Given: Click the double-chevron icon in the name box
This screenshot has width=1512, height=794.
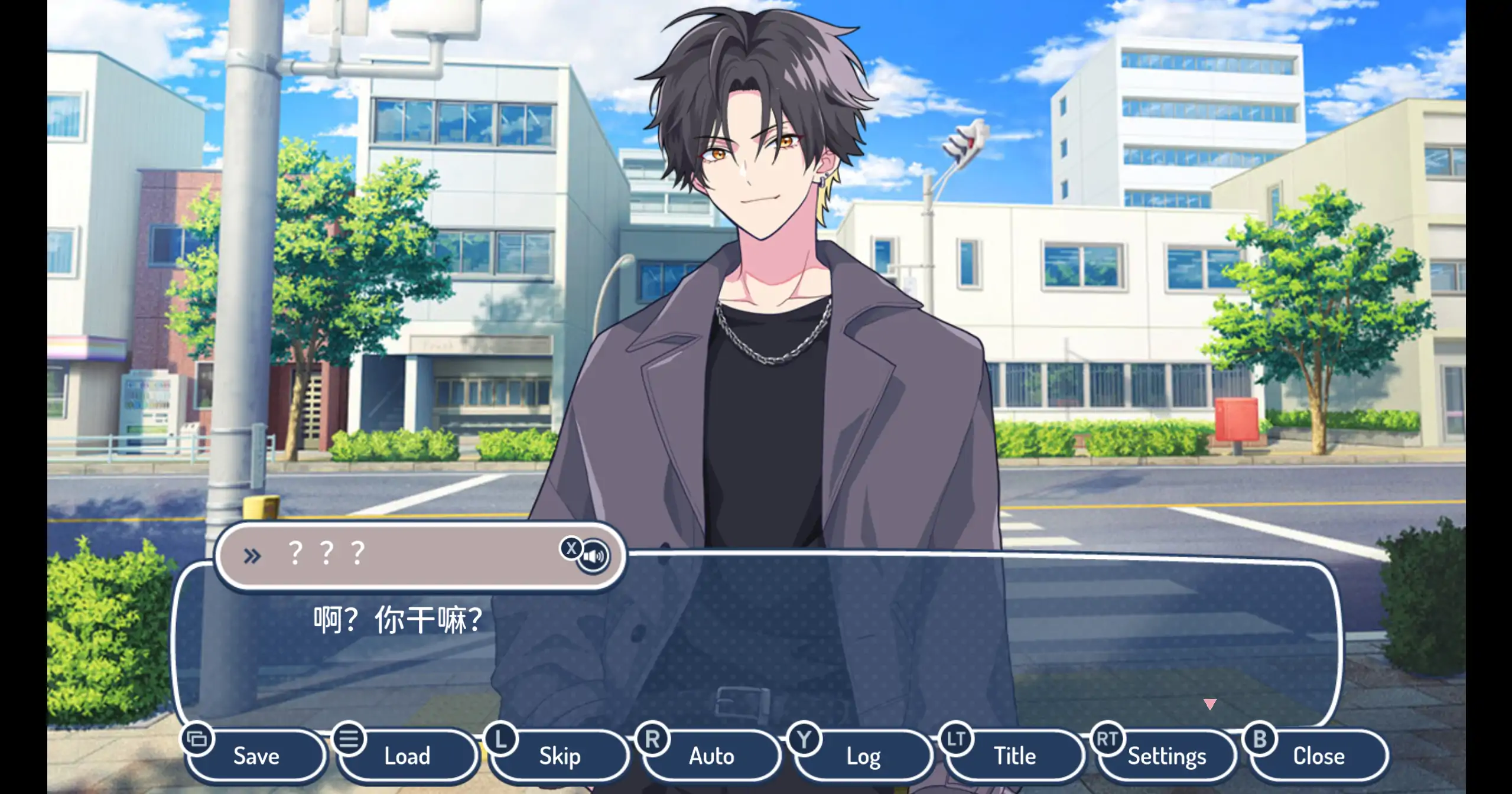Looking at the screenshot, I should click(x=253, y=555).
